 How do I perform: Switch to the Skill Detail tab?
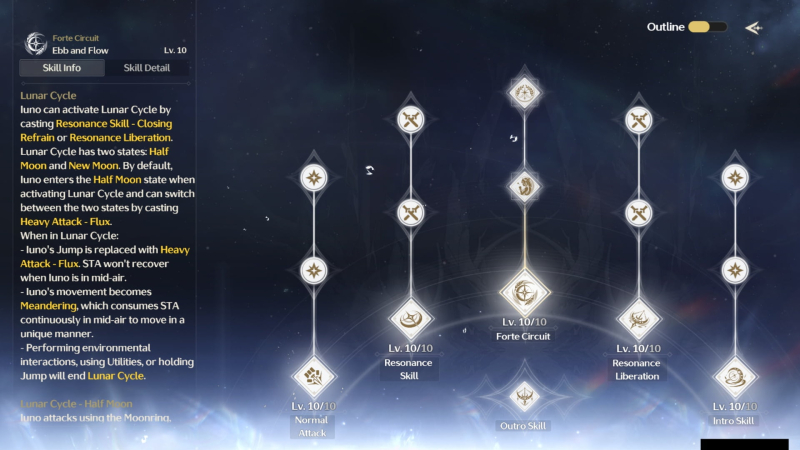click(146, 68)
